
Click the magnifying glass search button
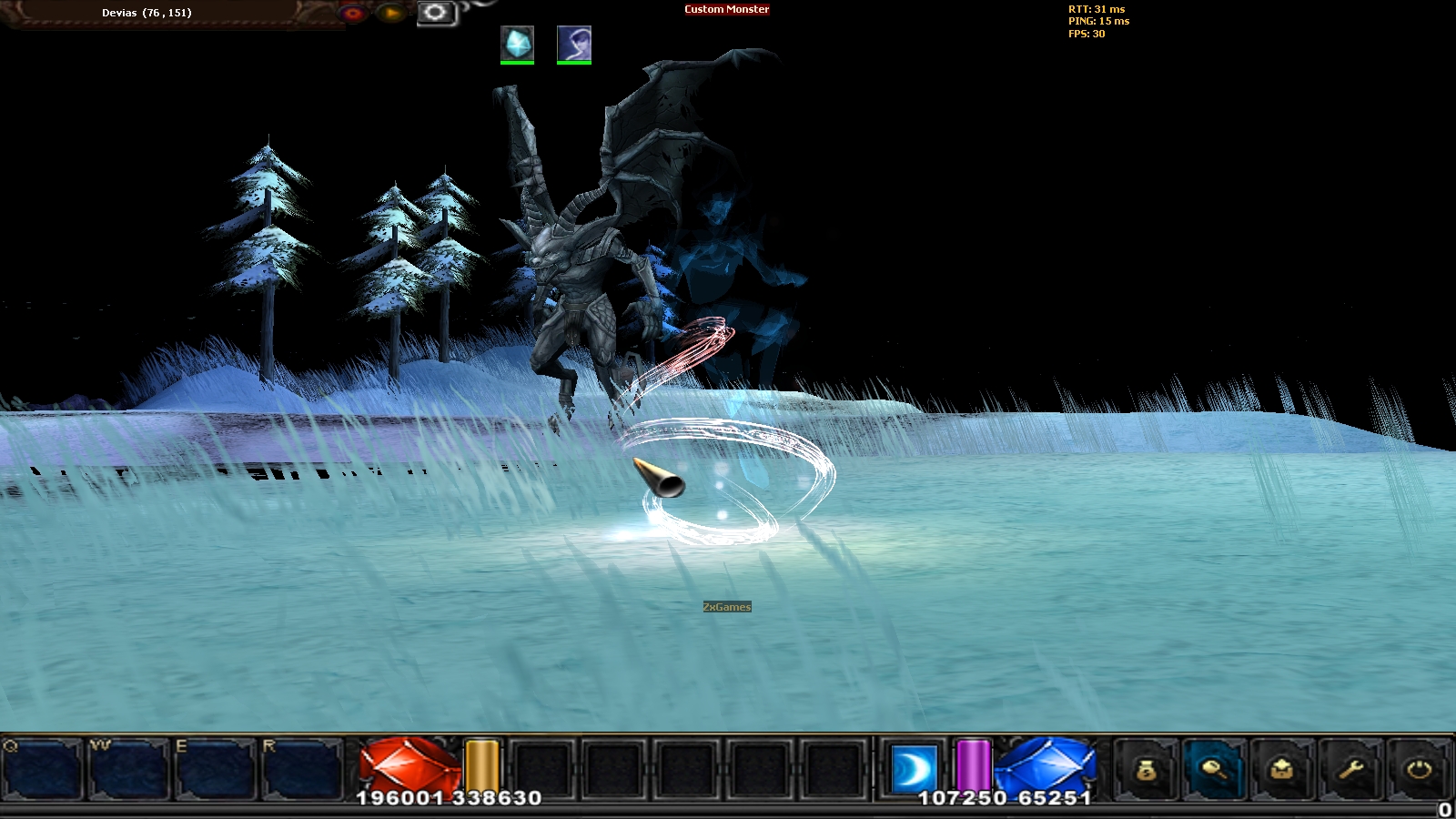point(1215,771)
